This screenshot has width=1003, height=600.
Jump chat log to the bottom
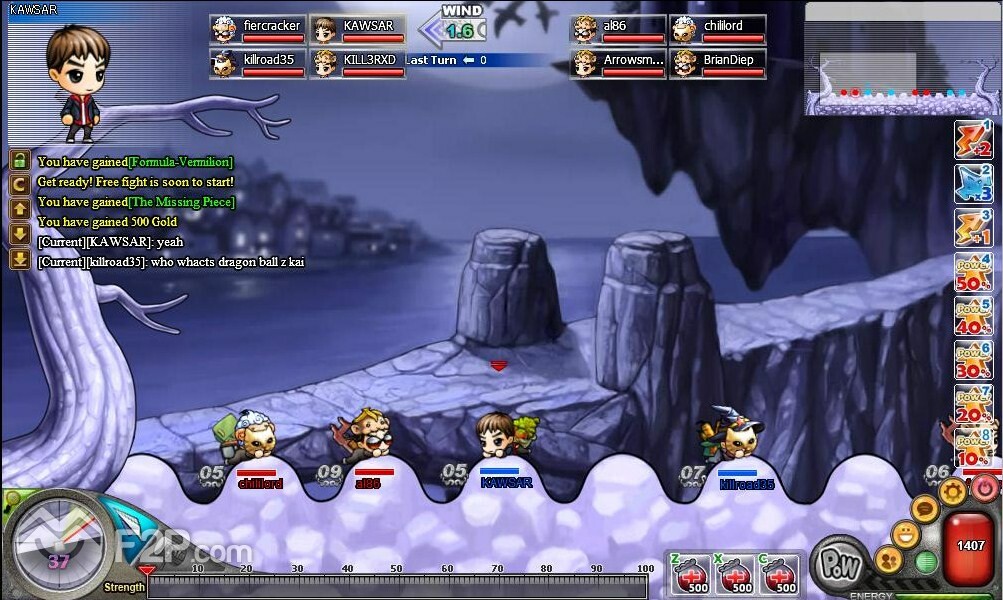point(19,259)
